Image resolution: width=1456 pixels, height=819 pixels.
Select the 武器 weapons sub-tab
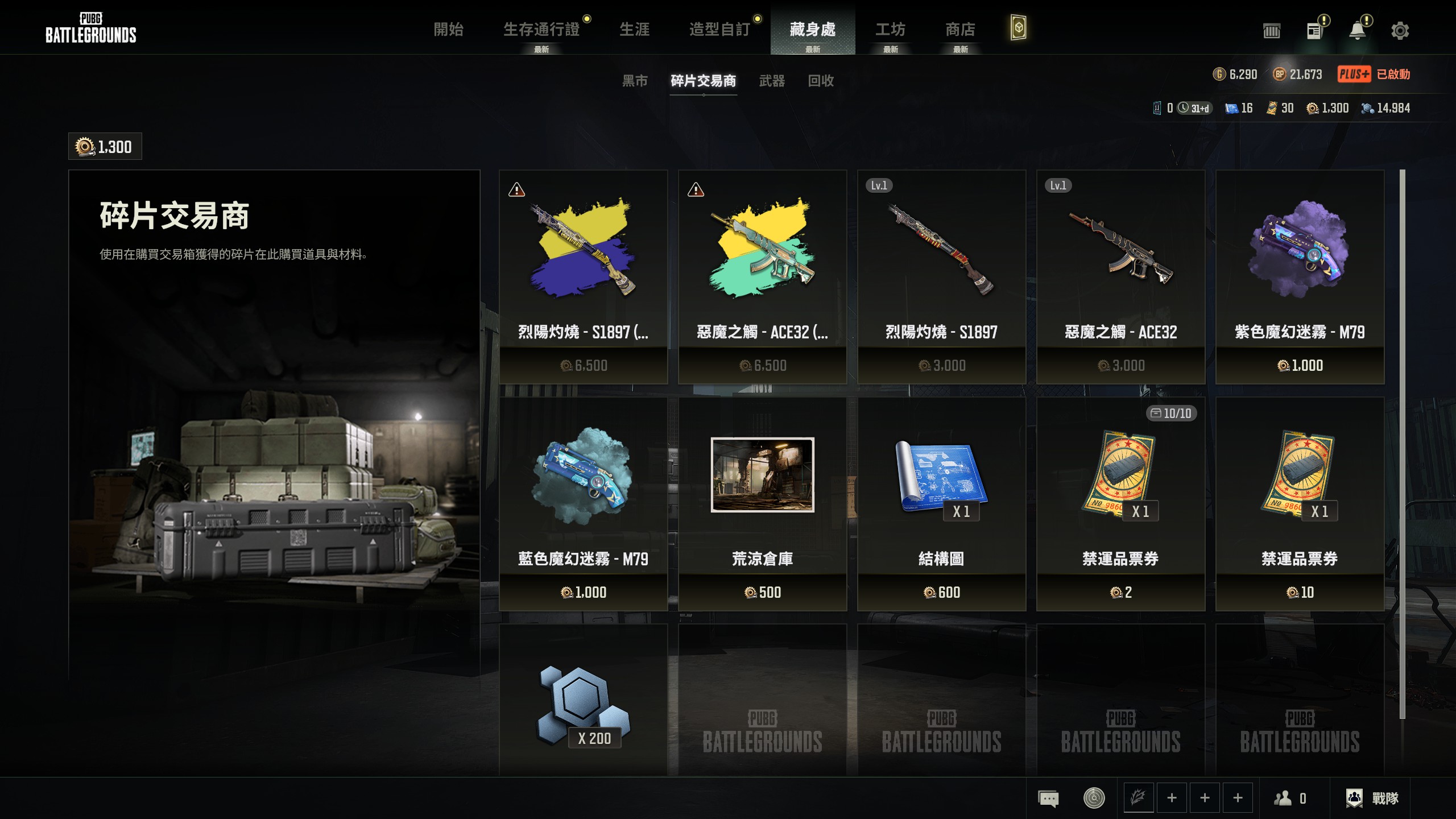point(772,81)
